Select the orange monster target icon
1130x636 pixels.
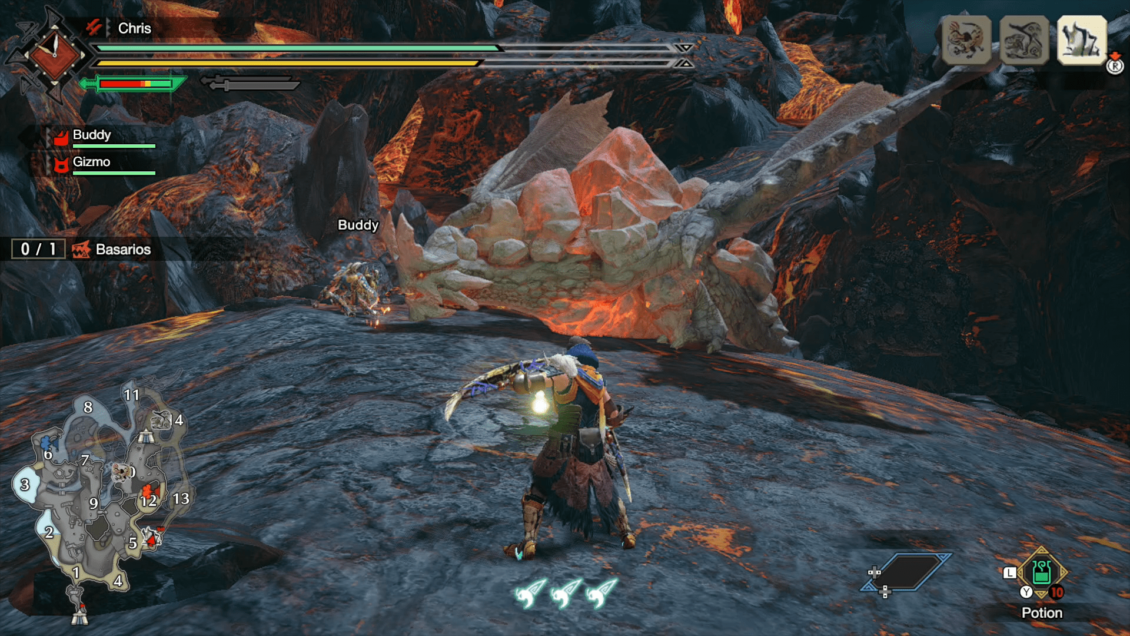[x=966, y=41]
